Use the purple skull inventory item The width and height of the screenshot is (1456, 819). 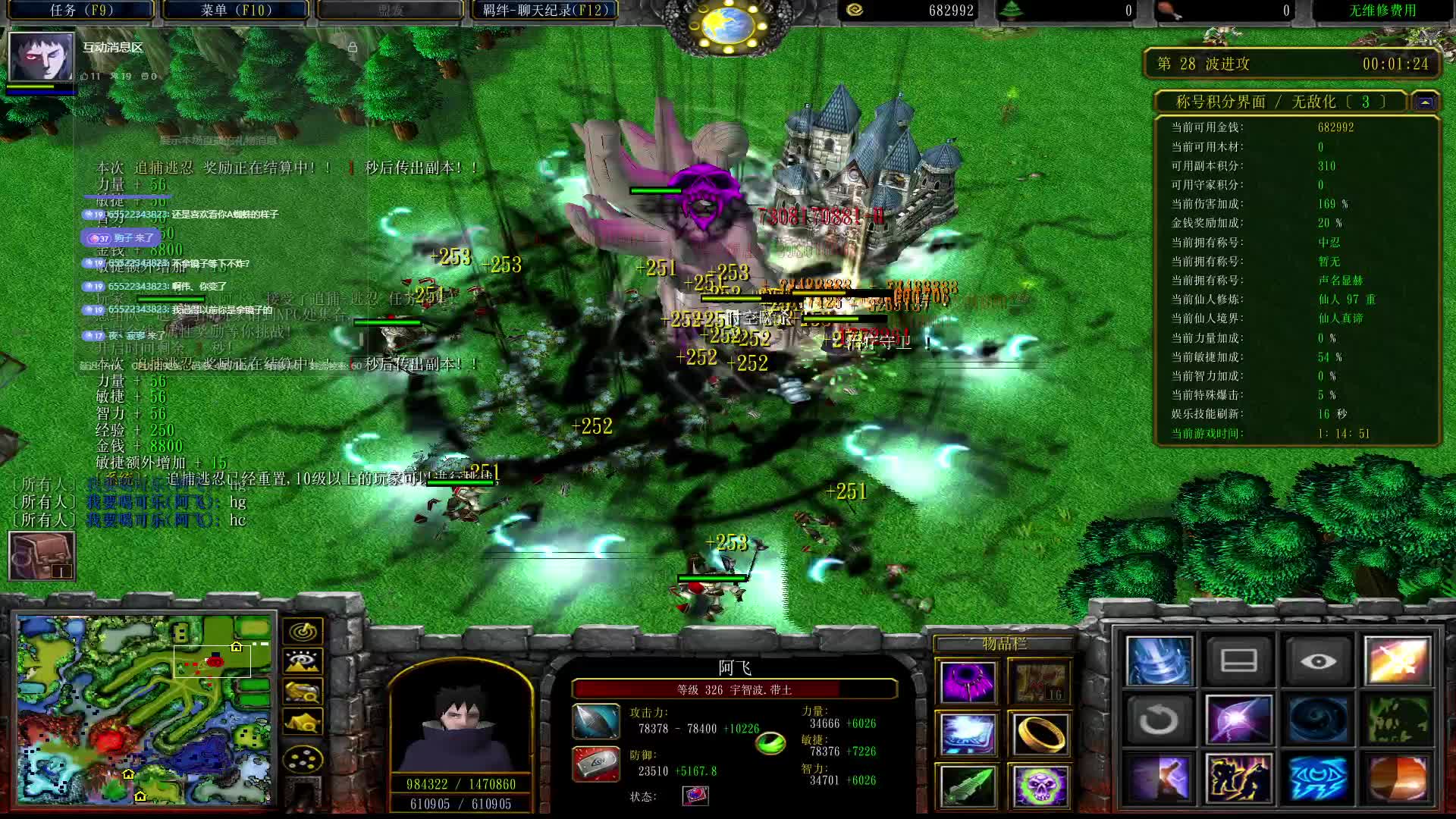[x=1039, y=786]
